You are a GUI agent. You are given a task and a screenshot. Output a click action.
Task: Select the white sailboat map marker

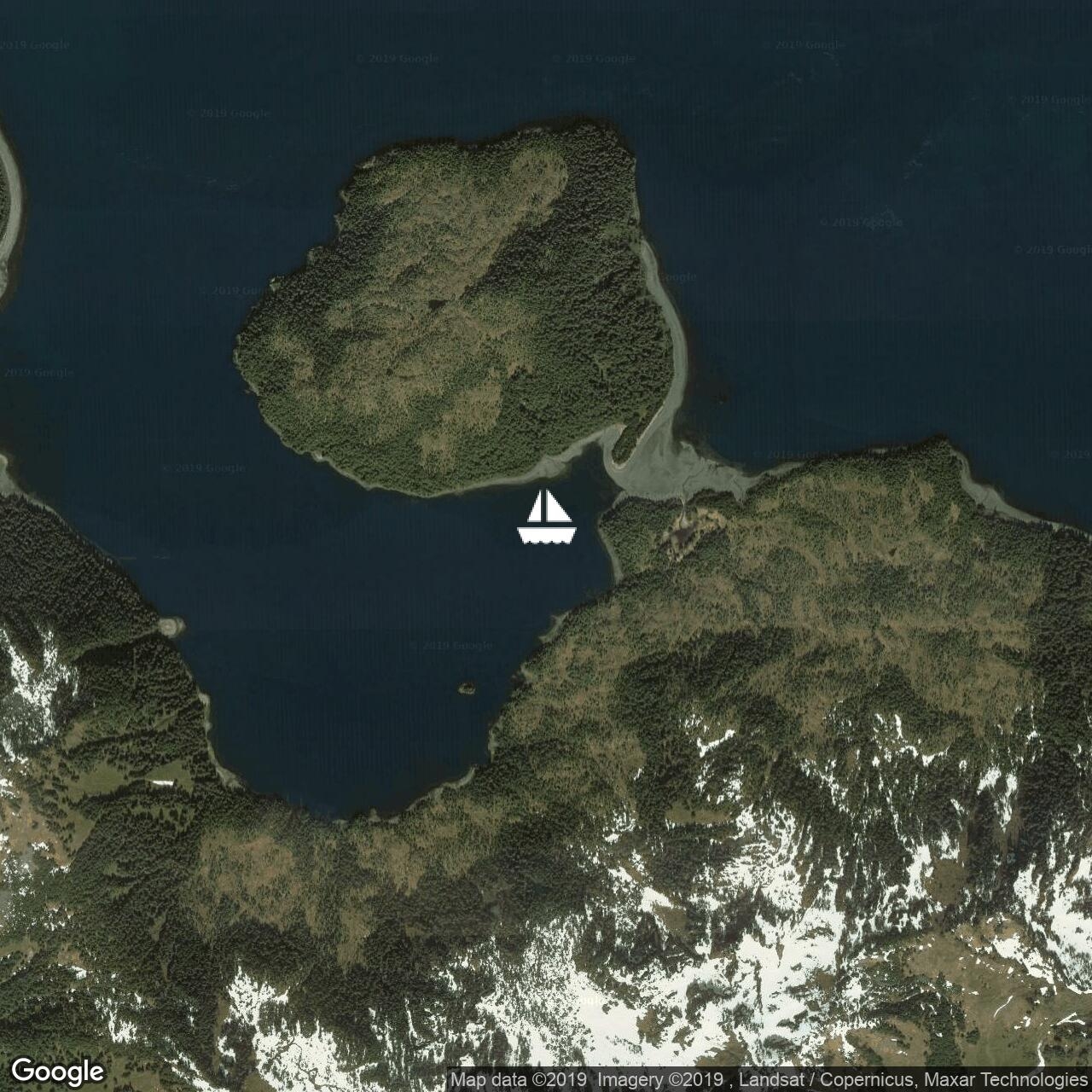click(547, 517)
